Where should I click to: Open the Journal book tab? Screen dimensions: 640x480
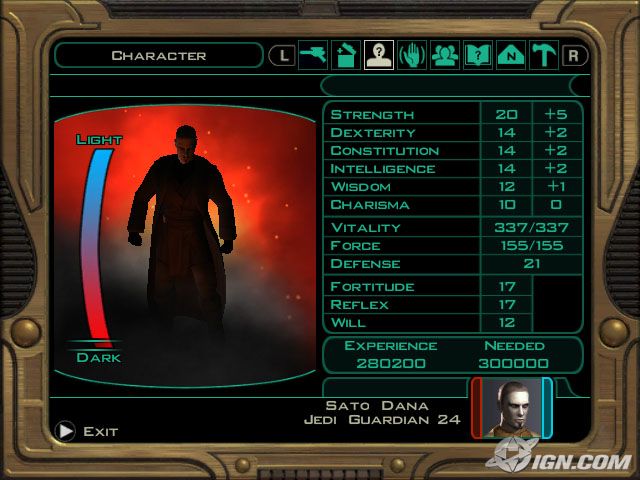(x=477, y=55)
